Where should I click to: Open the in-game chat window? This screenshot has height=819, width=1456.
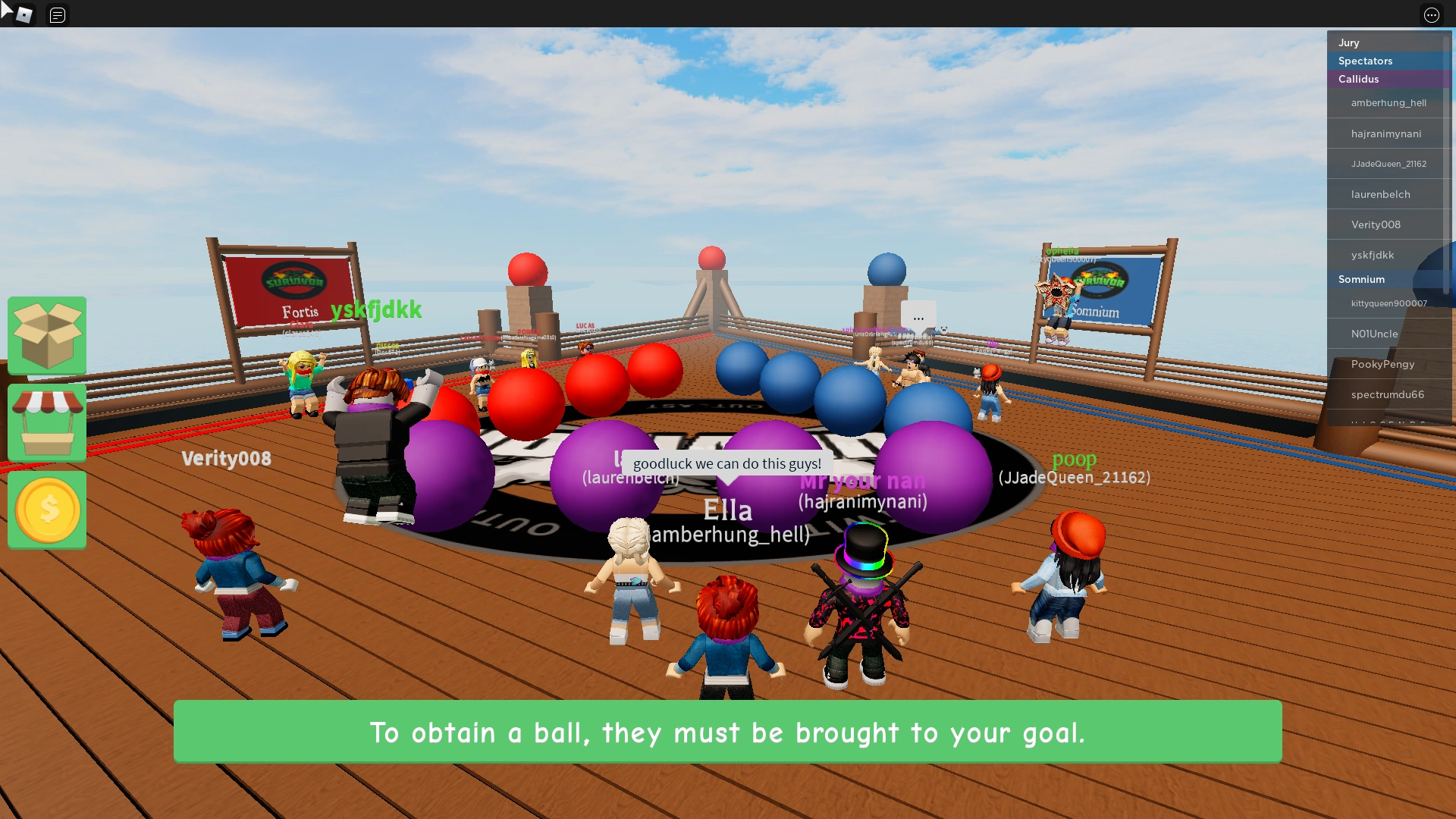point(57,14)
